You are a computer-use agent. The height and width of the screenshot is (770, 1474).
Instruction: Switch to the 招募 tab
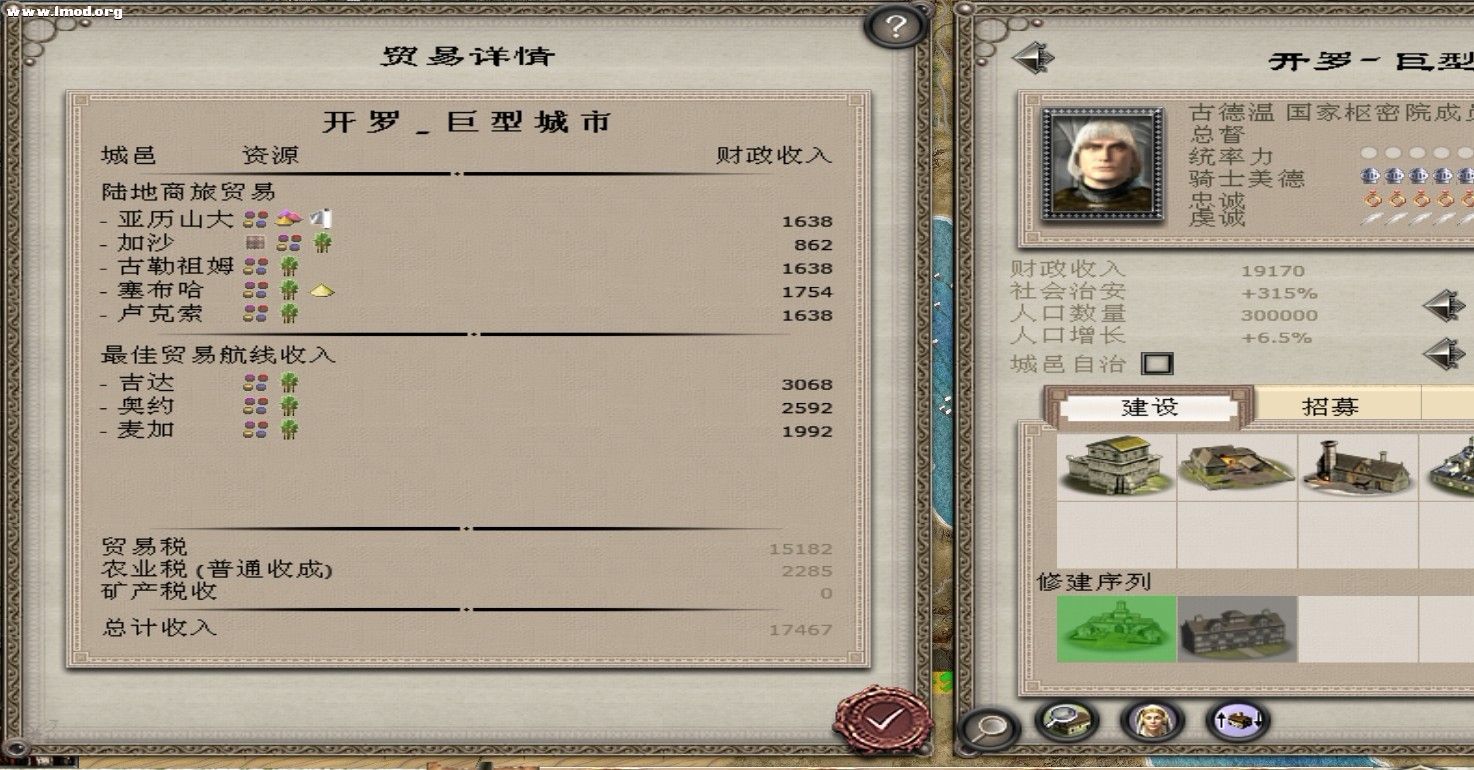coord(1331,404)
